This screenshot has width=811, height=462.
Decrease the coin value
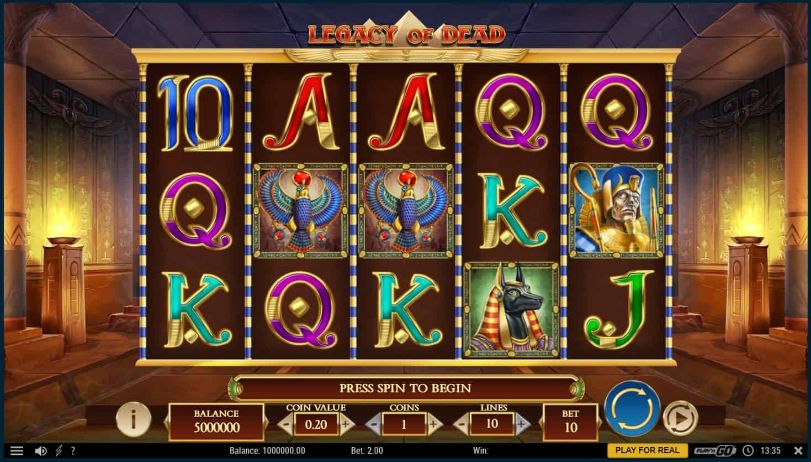click(284, 423)
